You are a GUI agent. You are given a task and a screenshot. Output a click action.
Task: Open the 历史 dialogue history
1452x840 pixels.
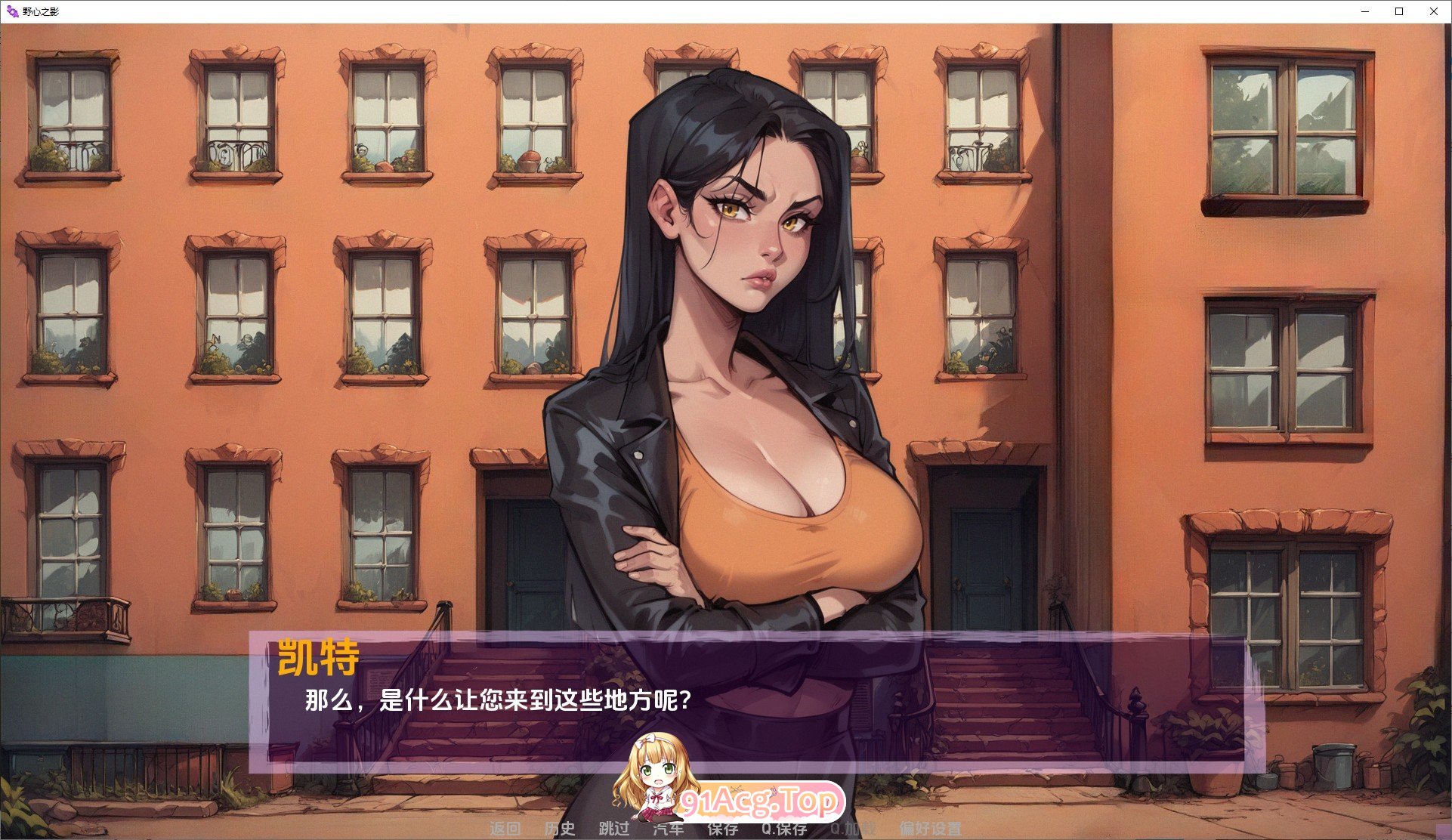click(561, 828)
